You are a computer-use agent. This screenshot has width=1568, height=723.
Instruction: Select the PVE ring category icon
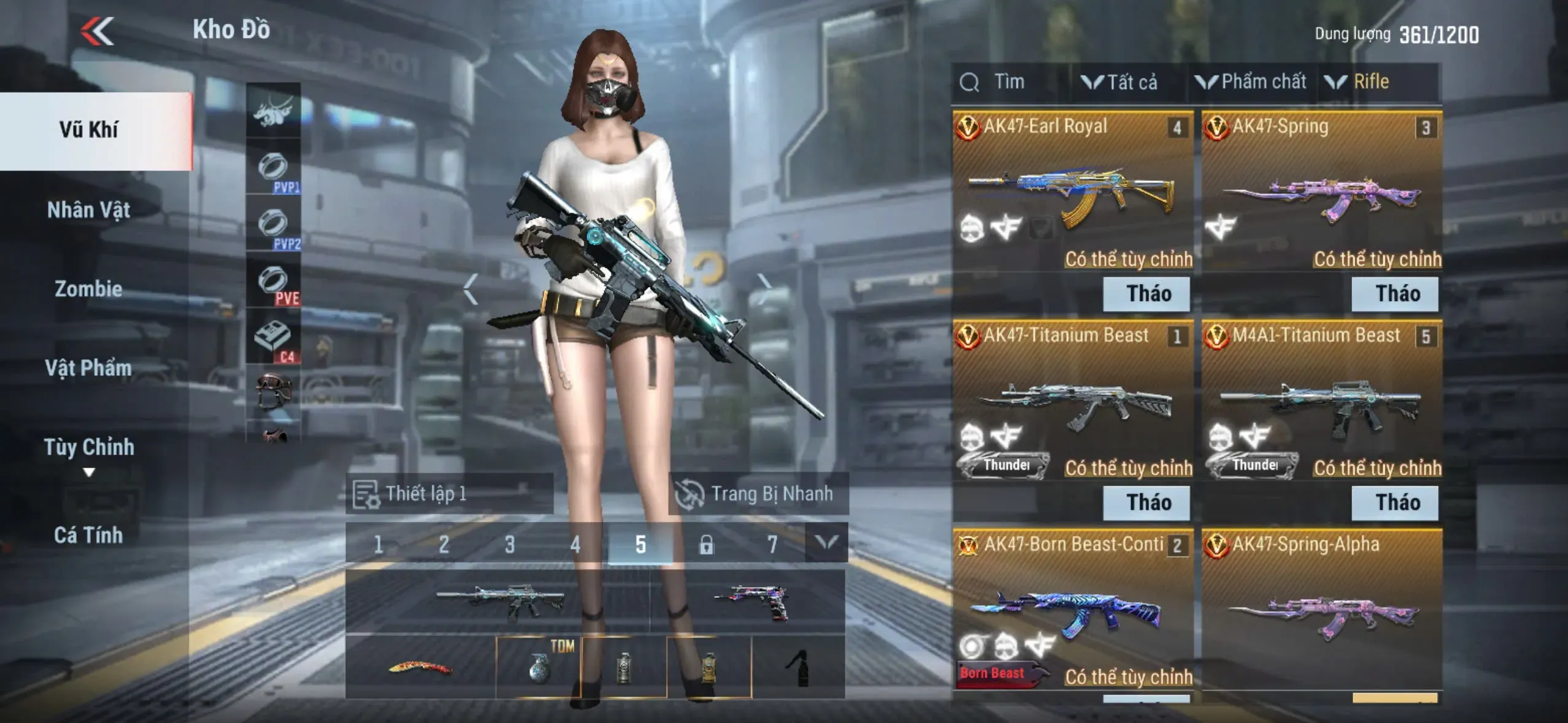(274, 282)
